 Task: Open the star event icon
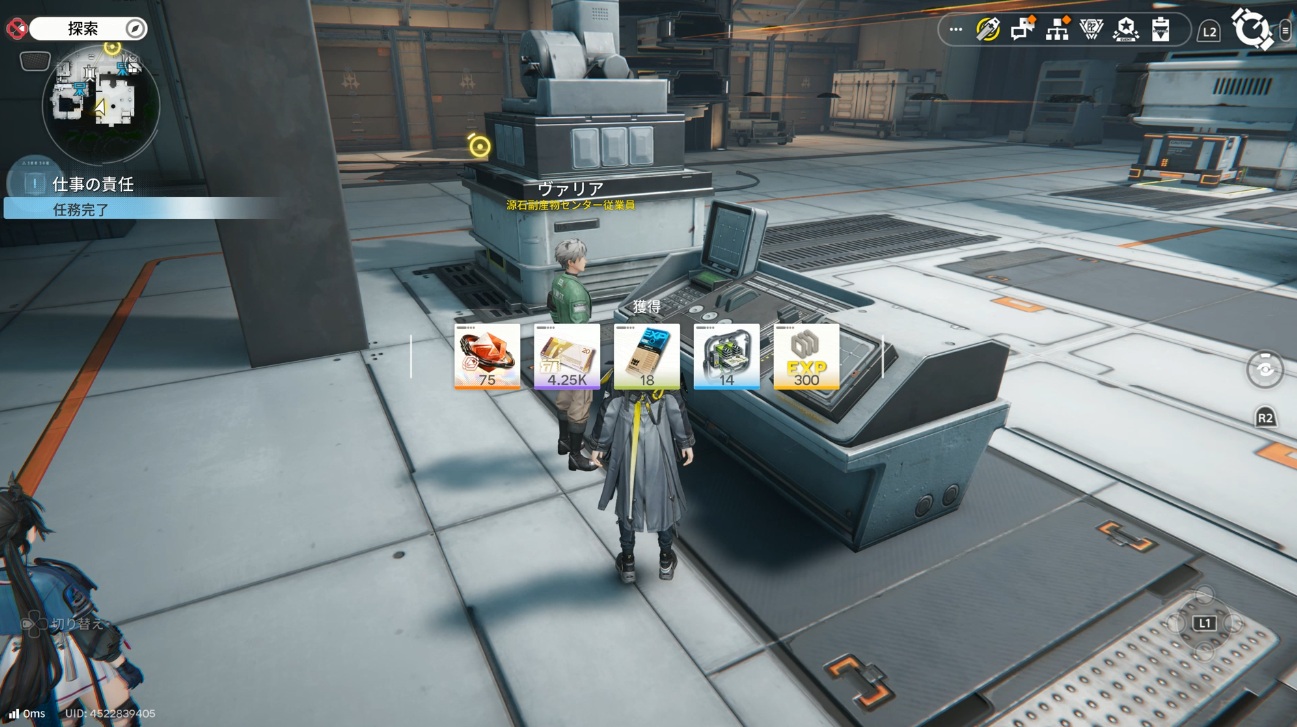pyautogui.click(x=1126, y=30)
